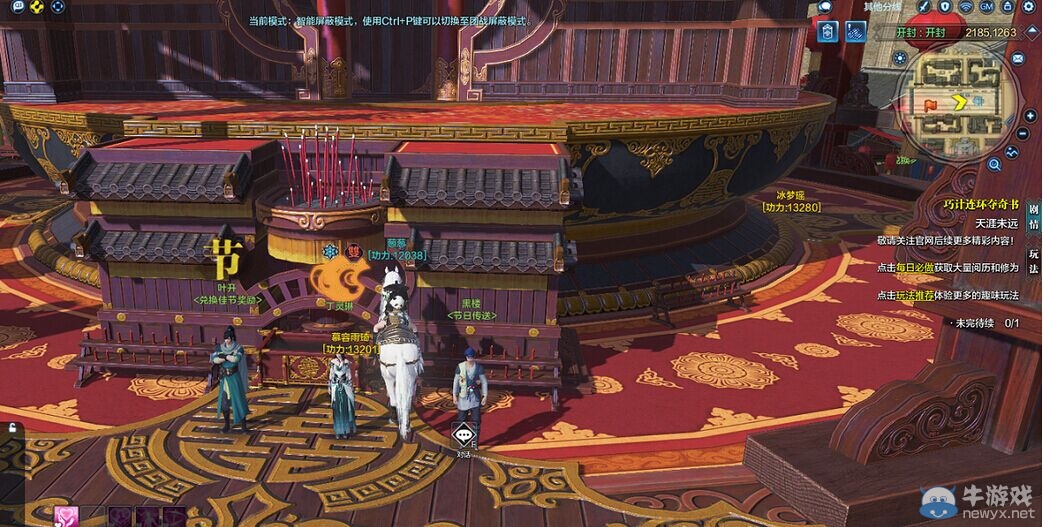The width and height of the screenshot is (1043, 527).
Task: Click the lock icon in top bar
Action: pyautogui.click(x=1007, y=7)
